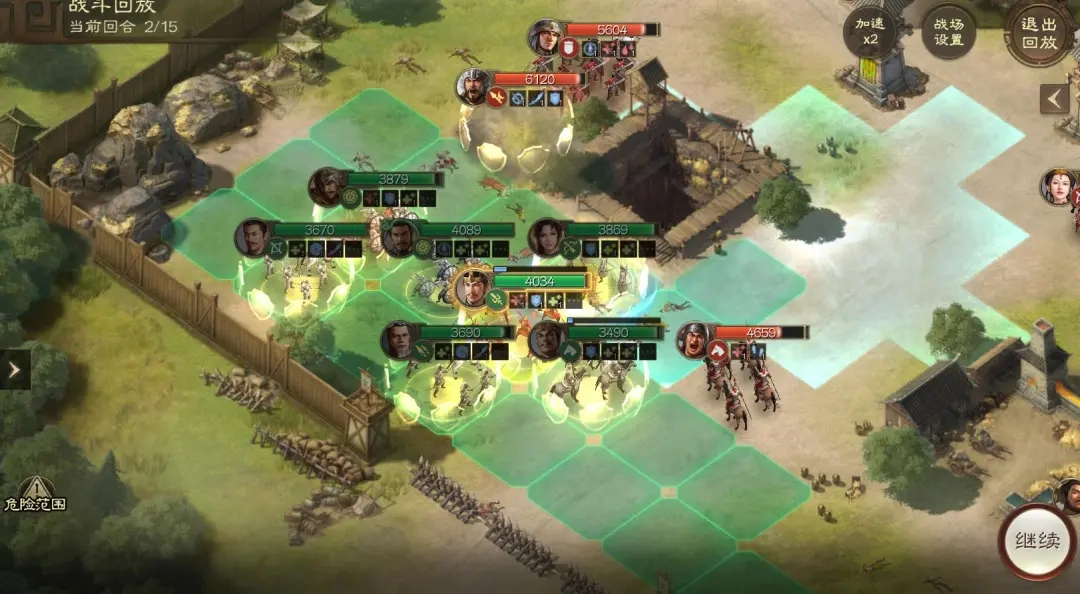Select the allied general portrait with 3690 troops
The width and height of the screenshot is (1080, 594).
pos(399,340)
